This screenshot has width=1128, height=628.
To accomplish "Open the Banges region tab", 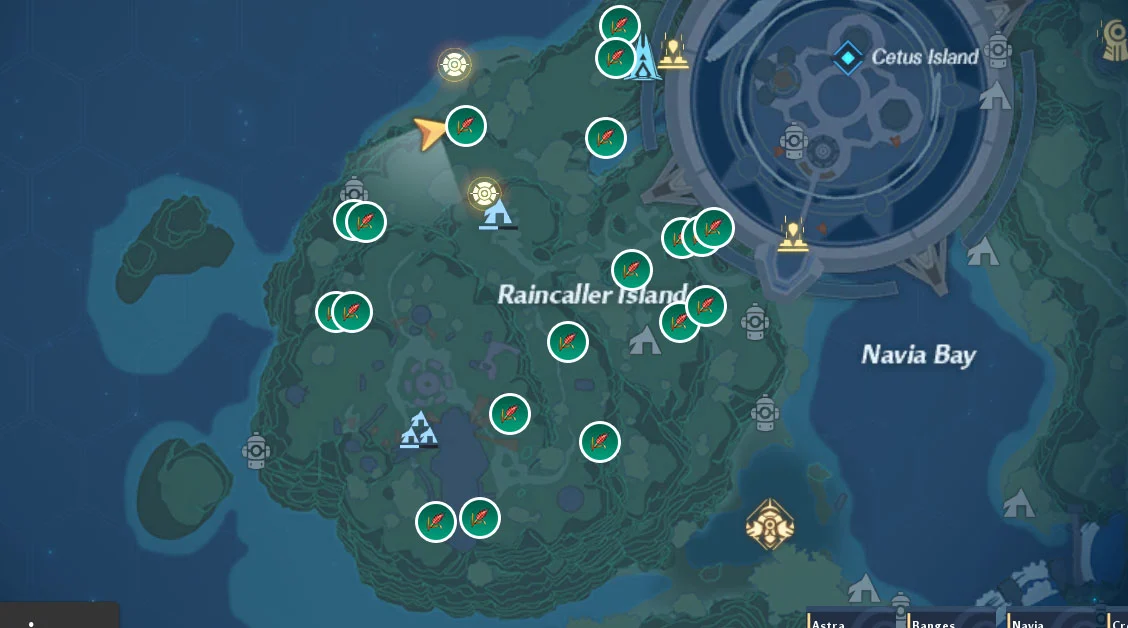I will click(932, 622).
